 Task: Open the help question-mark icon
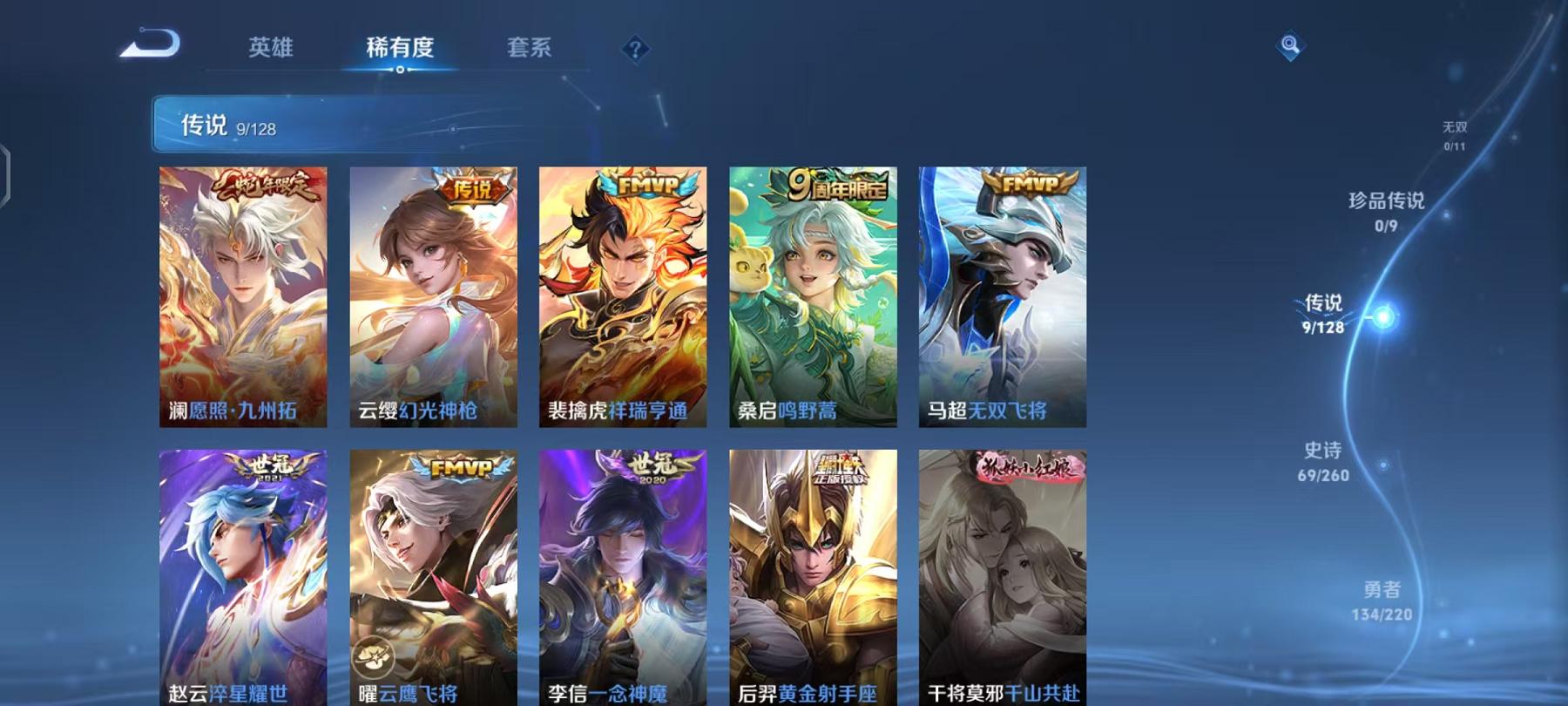[639, 50]
